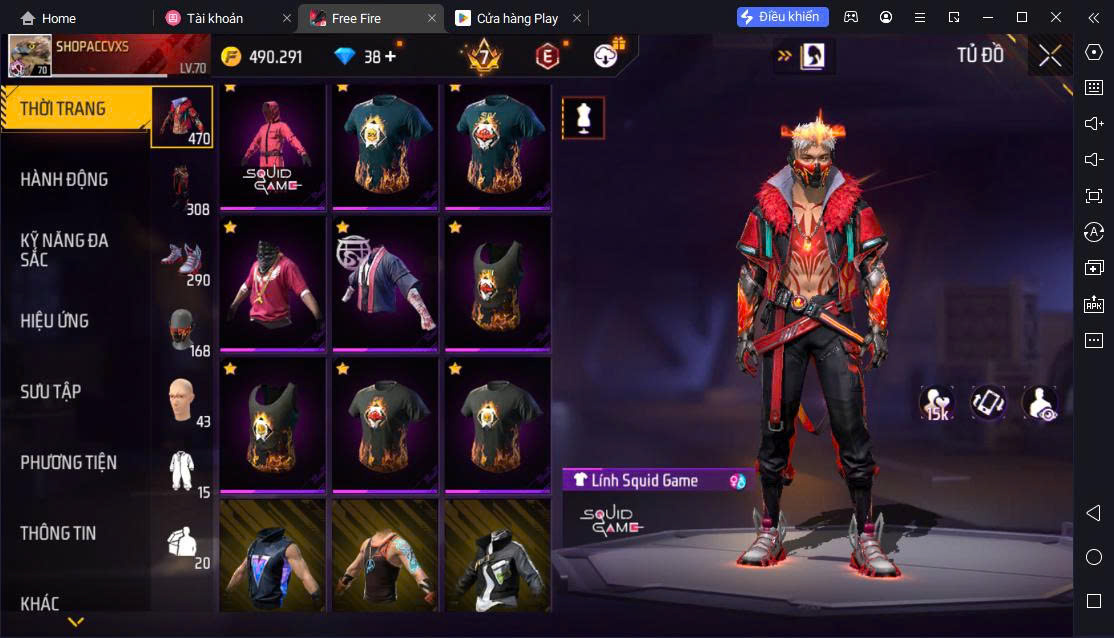Toggle the character view eye icon
The width and height of the screenshot is (1114, 638).
[x=1040, y=402]
